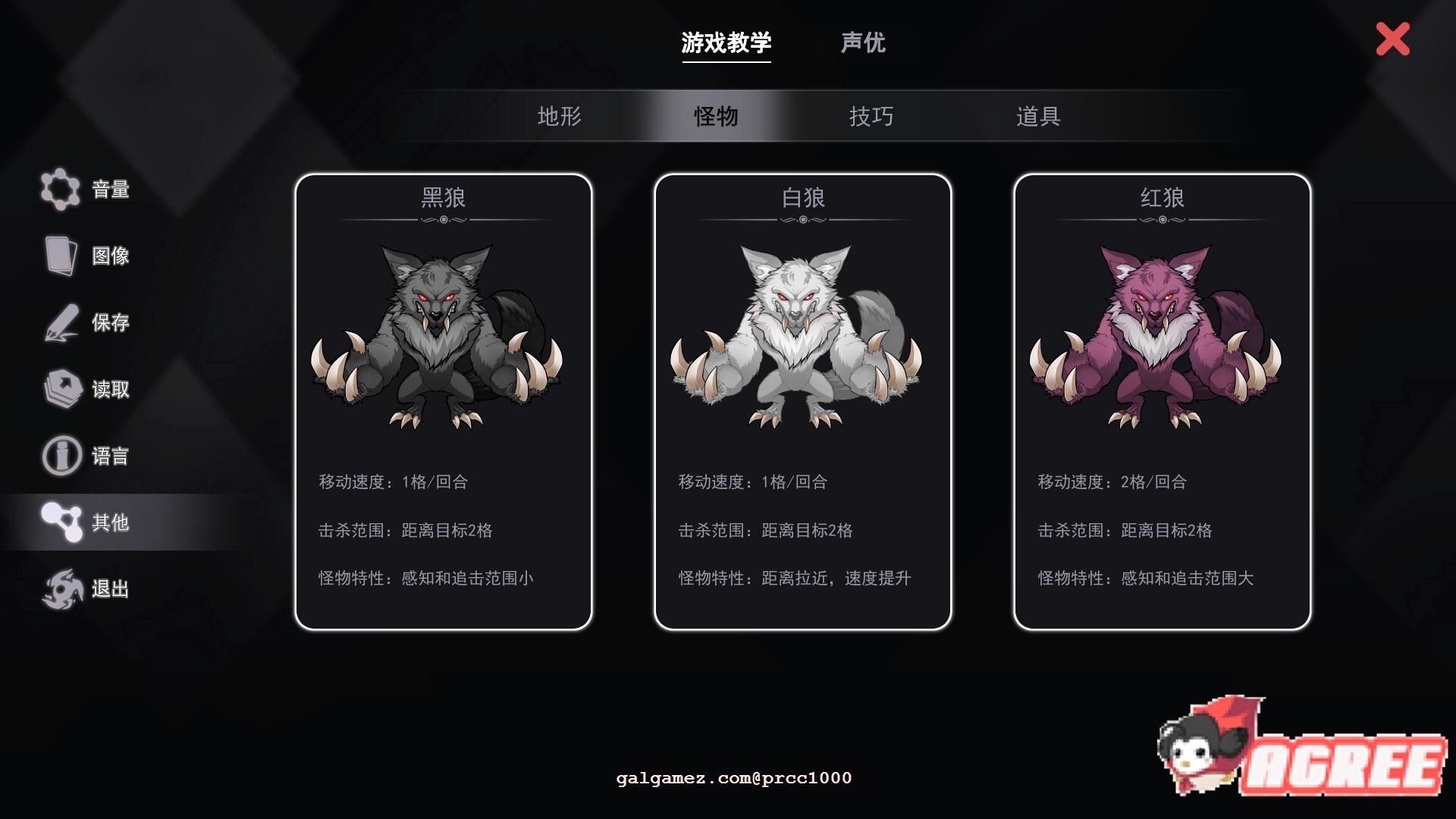Click the 保存 save game pencil icon
This screenshot has height=819, width=1456.
point(61,322)
